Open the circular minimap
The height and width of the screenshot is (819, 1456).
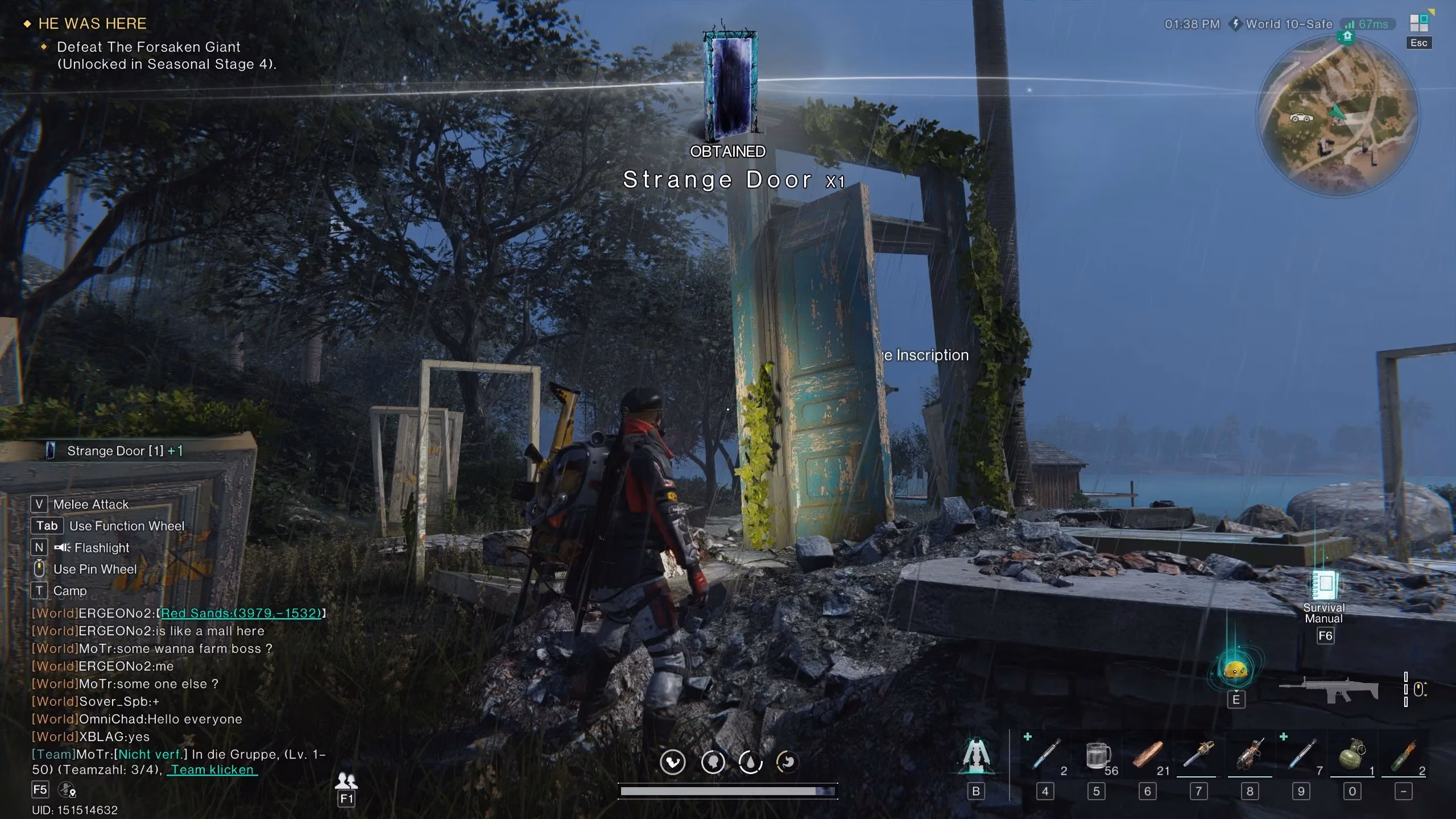(1338, 117)
